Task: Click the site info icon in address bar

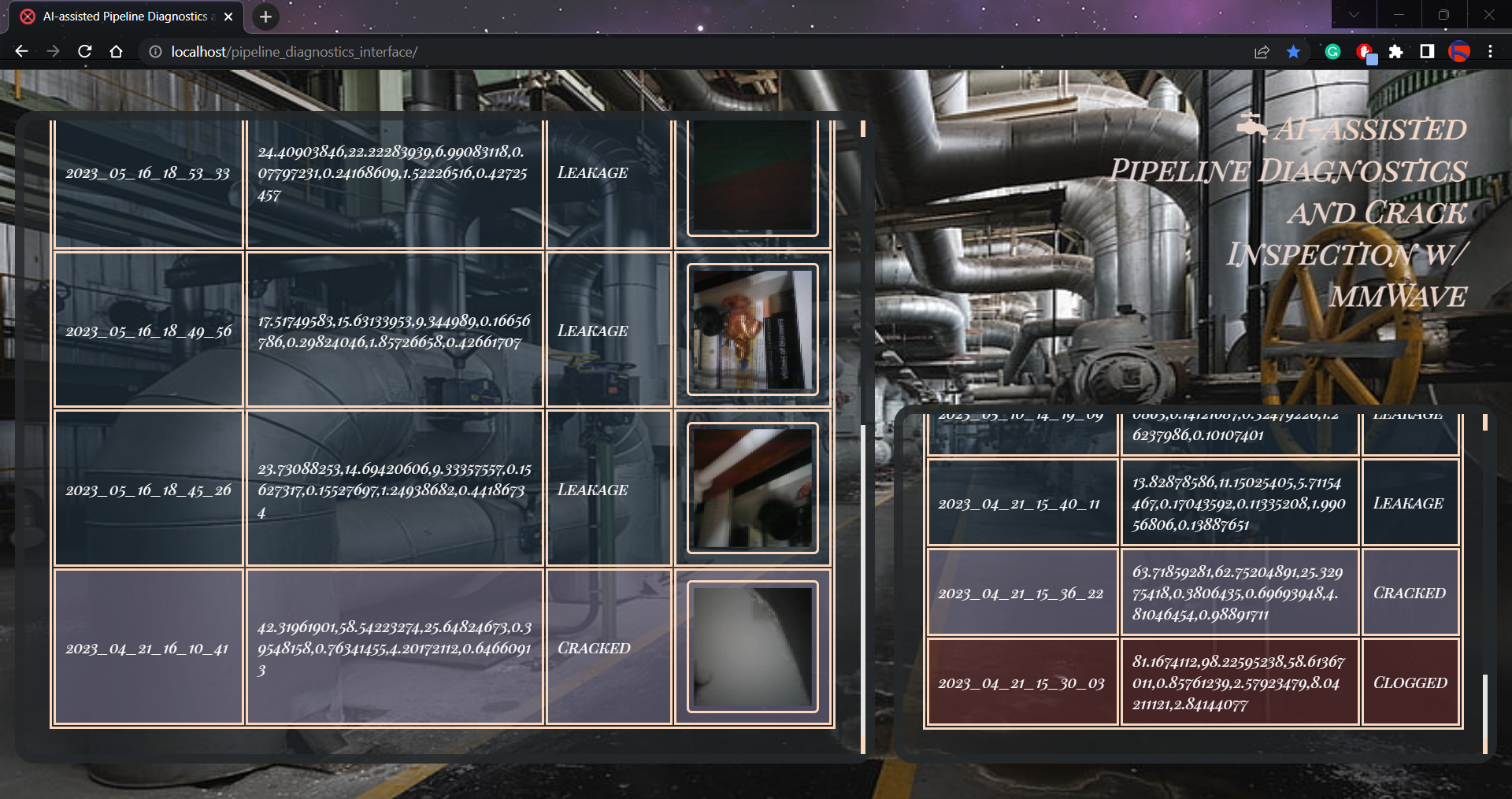Action: (155, 52)
